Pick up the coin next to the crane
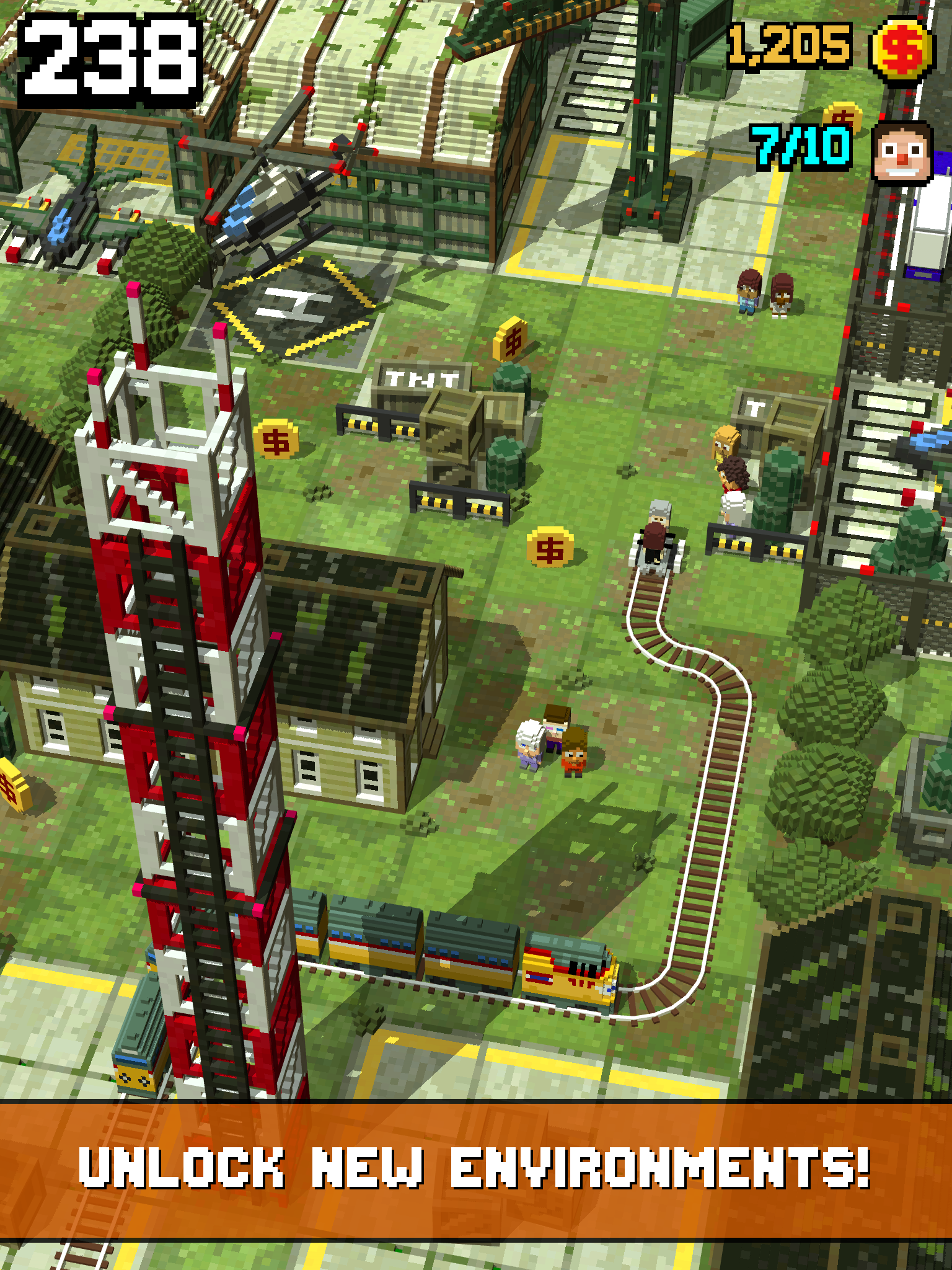This screenshot has height=1270, width=952. 843,115
